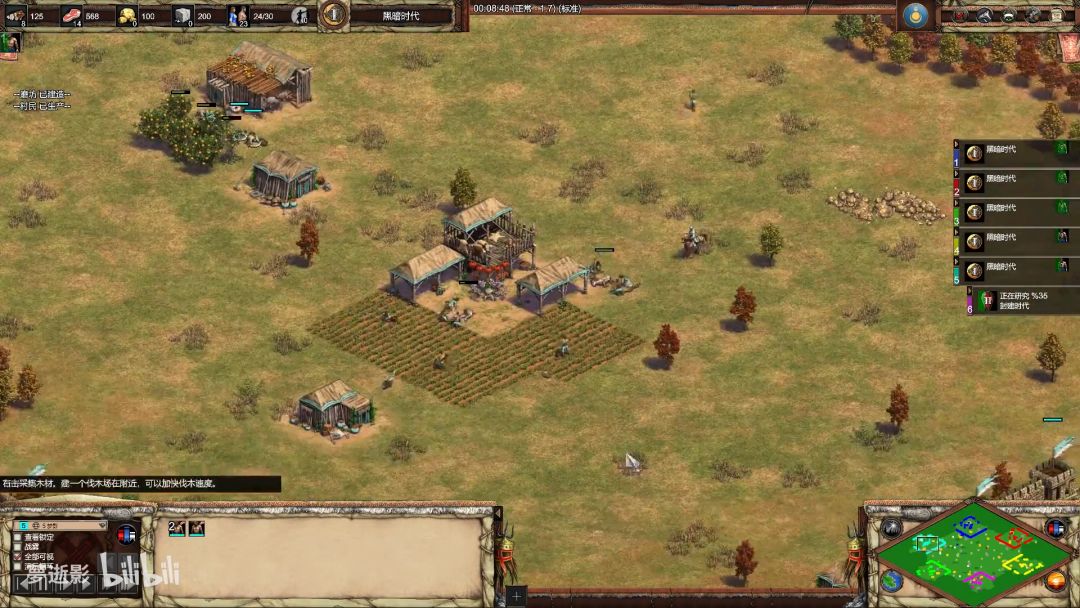Click the 正在研究 research progress row

coord(1020,300)
